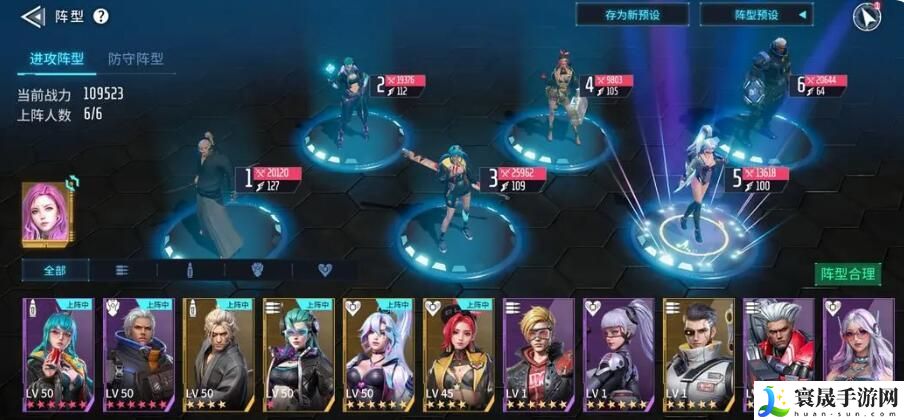Open the formation help question mark
Screen dimensions: 904x420
[x=100, y=16]
